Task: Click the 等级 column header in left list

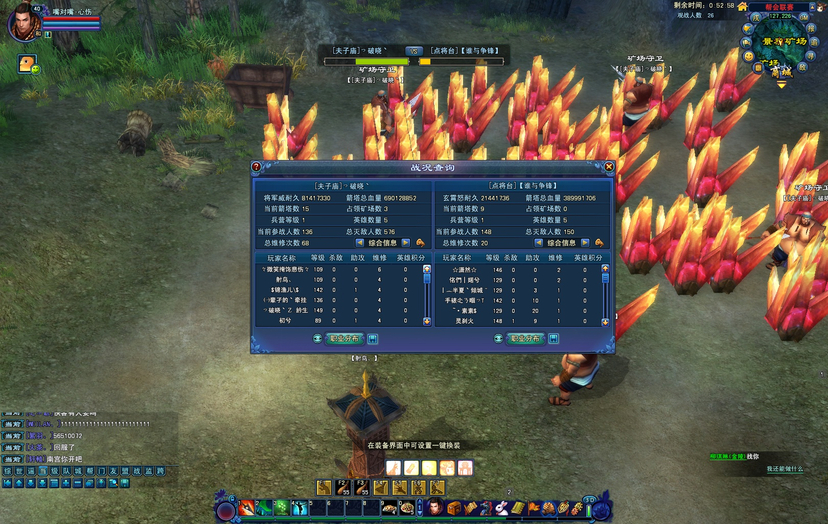Action: coord(318,258)
